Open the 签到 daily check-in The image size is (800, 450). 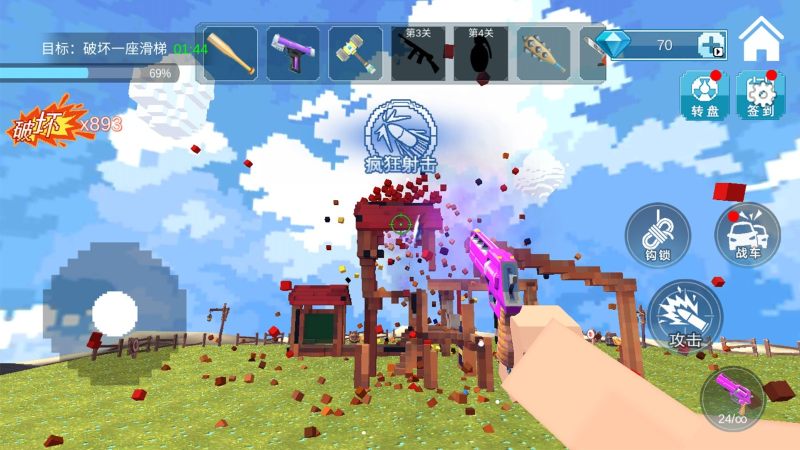(760, 96)
